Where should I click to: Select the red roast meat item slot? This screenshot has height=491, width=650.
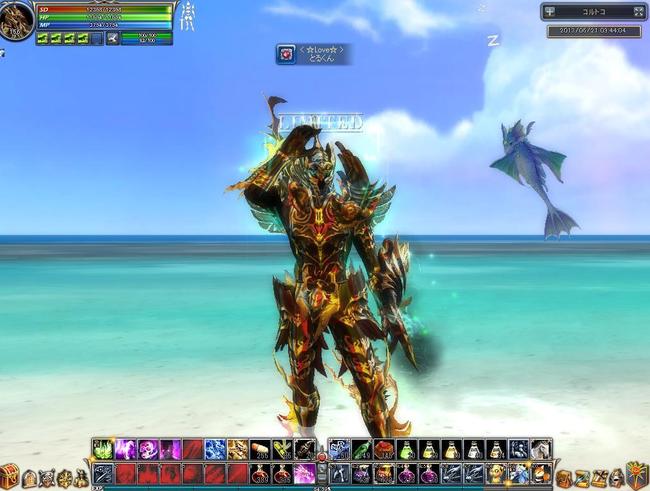(383, 449)
